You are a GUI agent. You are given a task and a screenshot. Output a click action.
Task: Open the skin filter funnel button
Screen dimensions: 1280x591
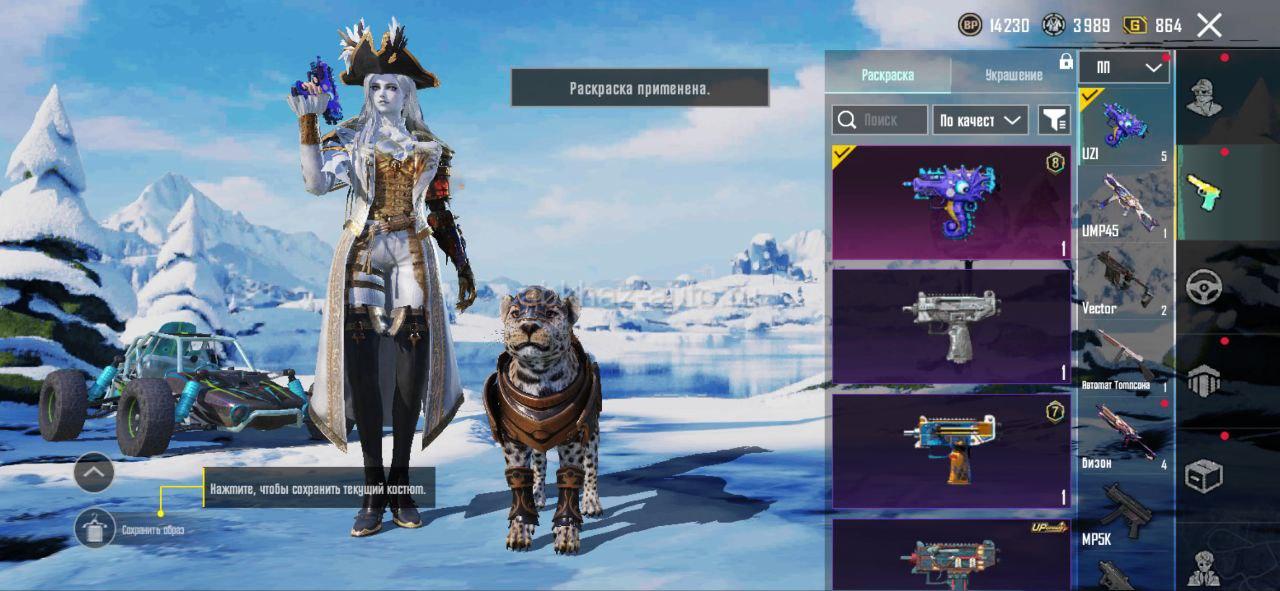[1054, 120]
